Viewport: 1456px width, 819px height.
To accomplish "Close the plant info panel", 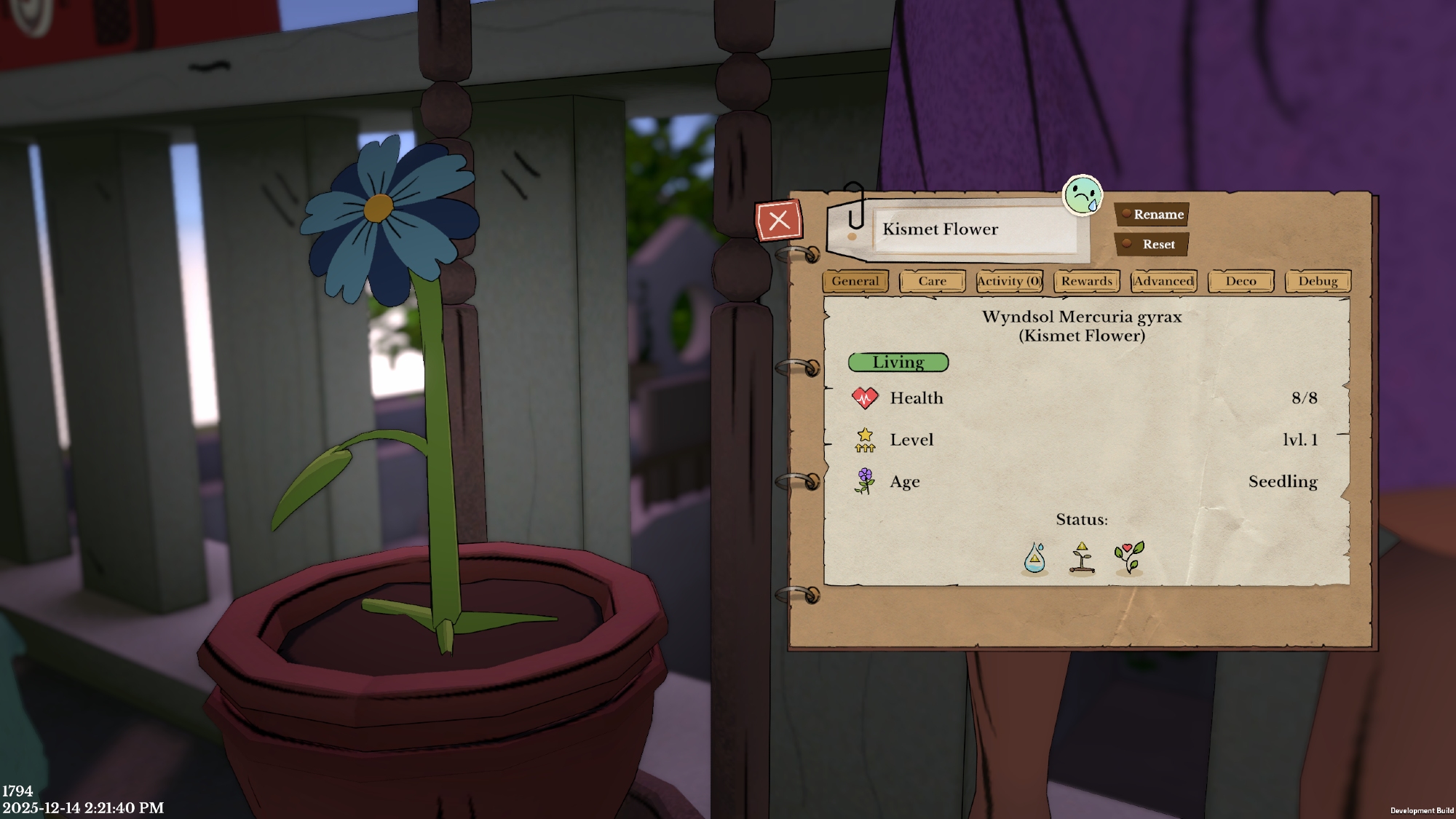I will [778, 221].
